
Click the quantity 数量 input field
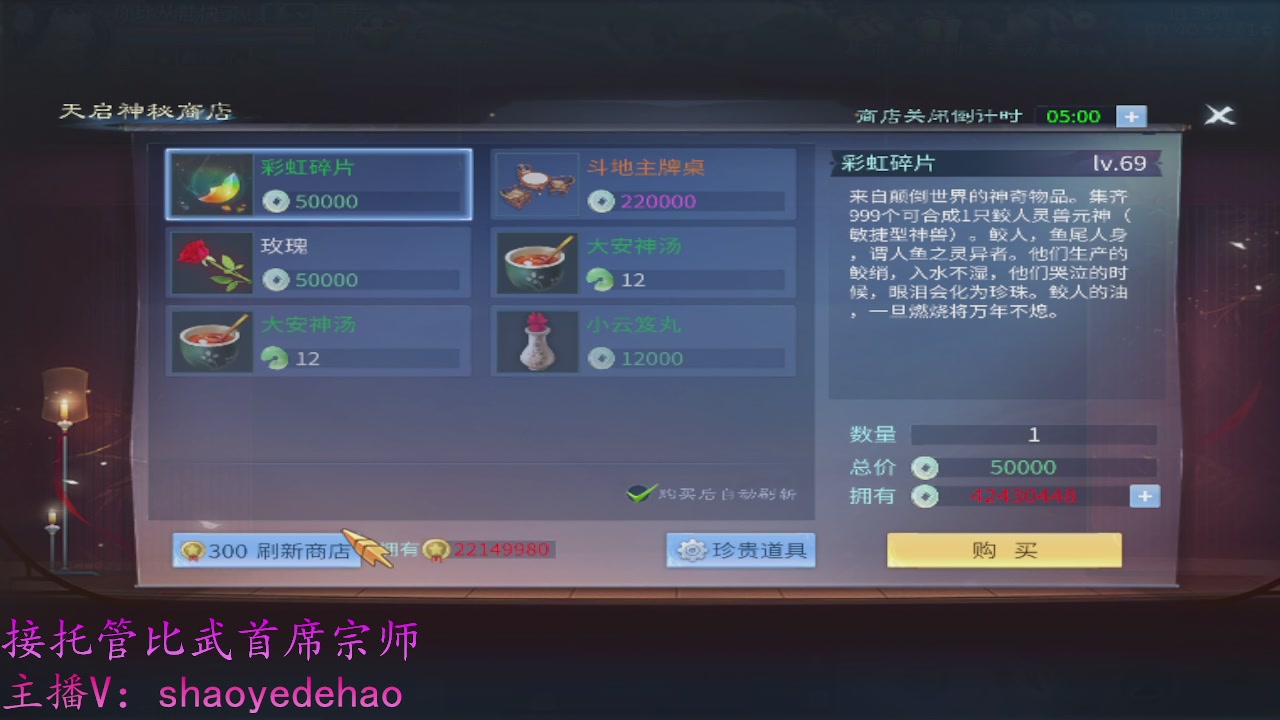pyautogui.click(x=1035, y=434)
